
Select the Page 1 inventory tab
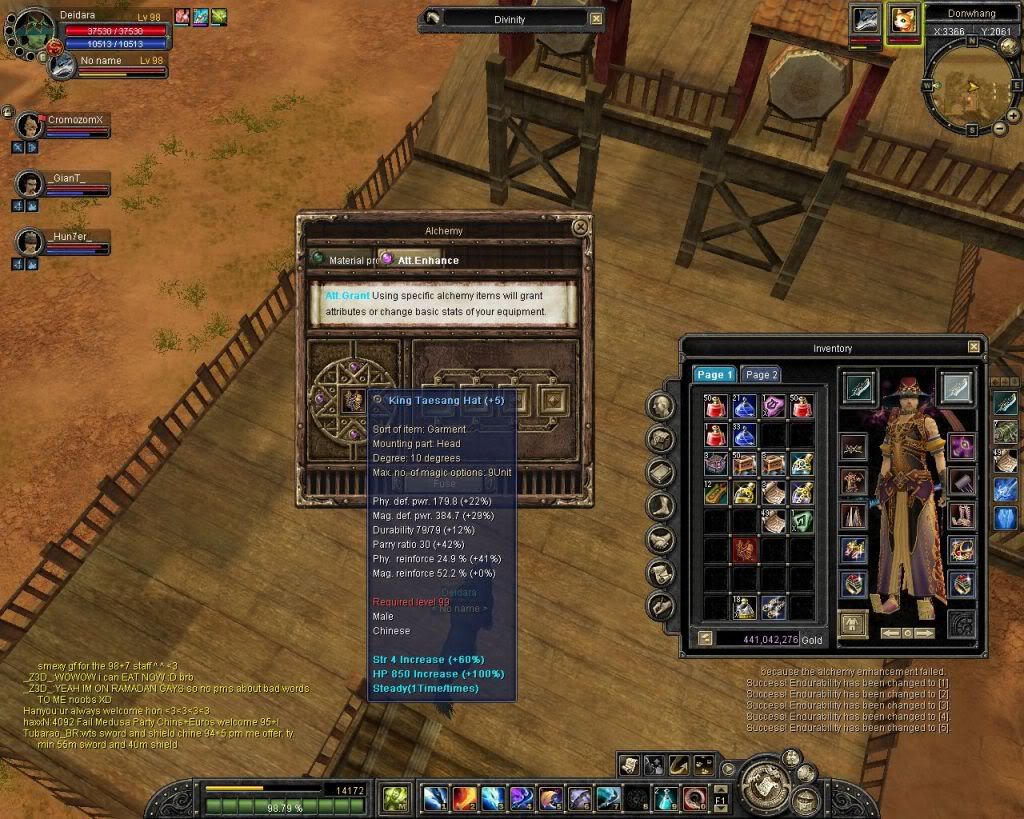click(715, 374)
